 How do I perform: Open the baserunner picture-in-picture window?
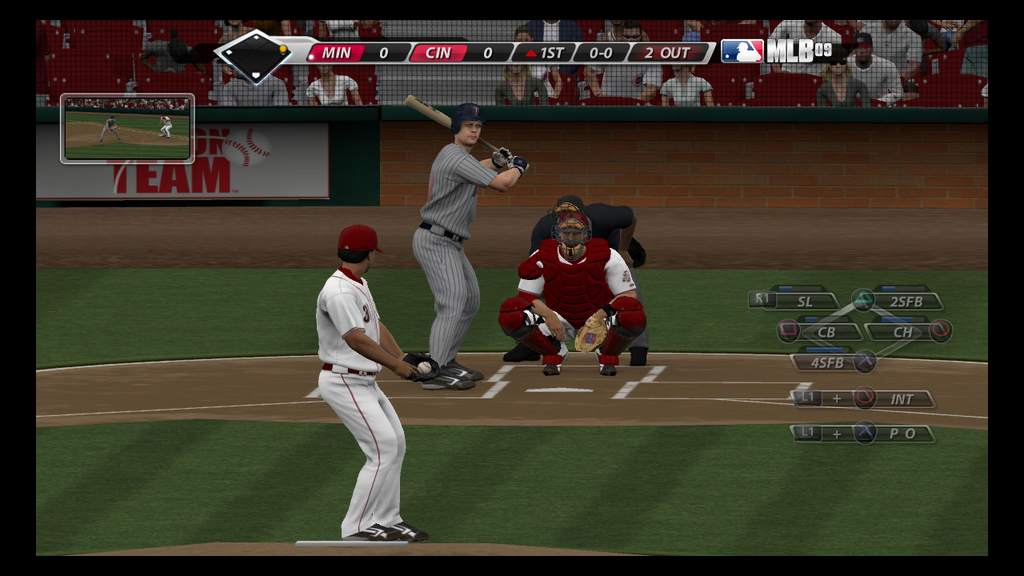click(127, 128)
